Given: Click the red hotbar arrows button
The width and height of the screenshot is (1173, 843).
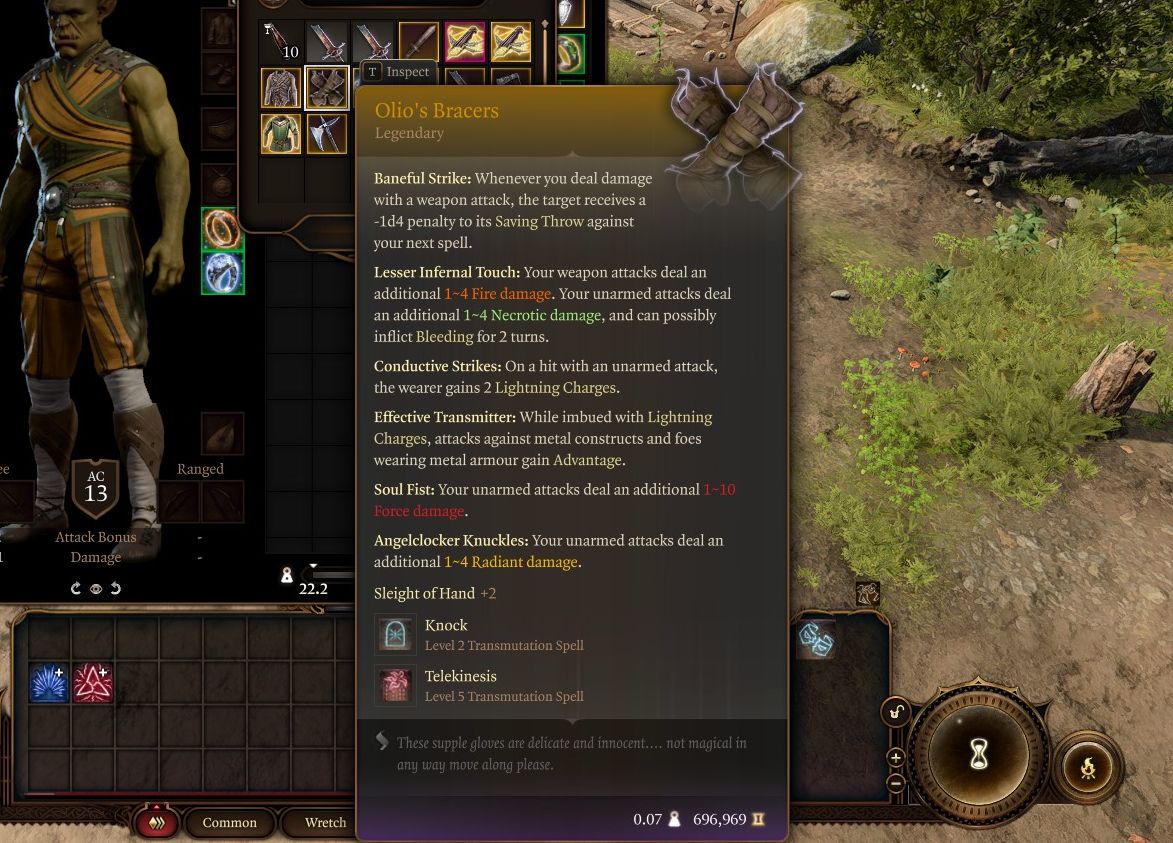Looking at the screenshot, I should 157,823.
